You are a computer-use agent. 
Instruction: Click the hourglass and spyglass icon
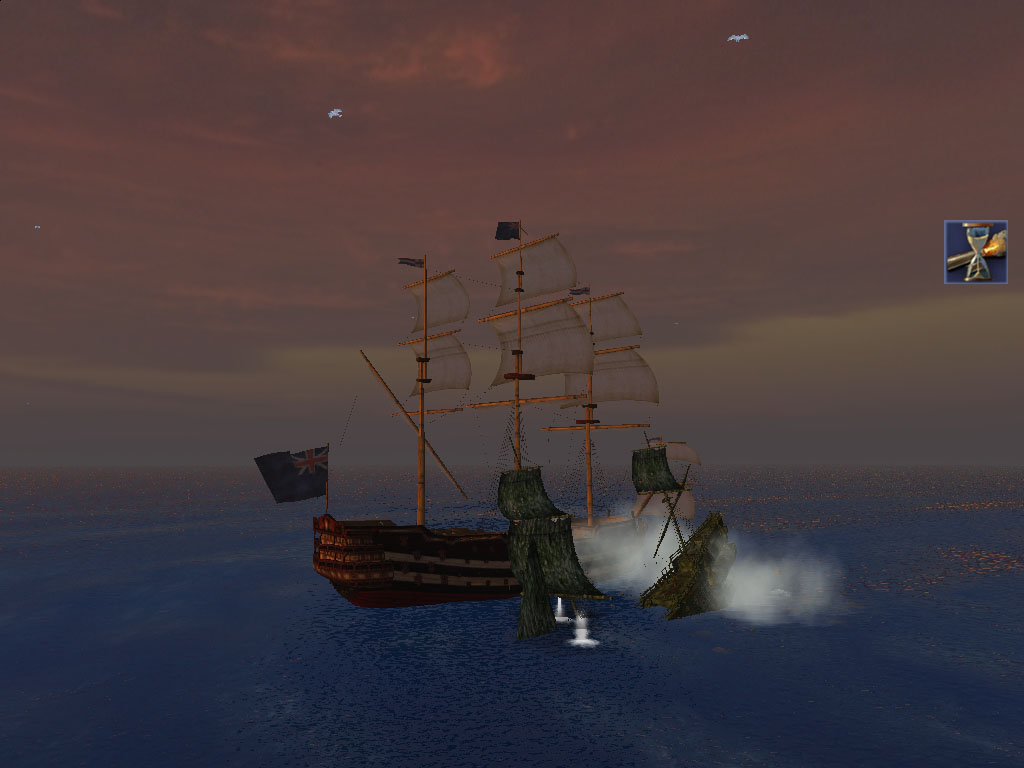pyautogui.click(x=975, y=252)
